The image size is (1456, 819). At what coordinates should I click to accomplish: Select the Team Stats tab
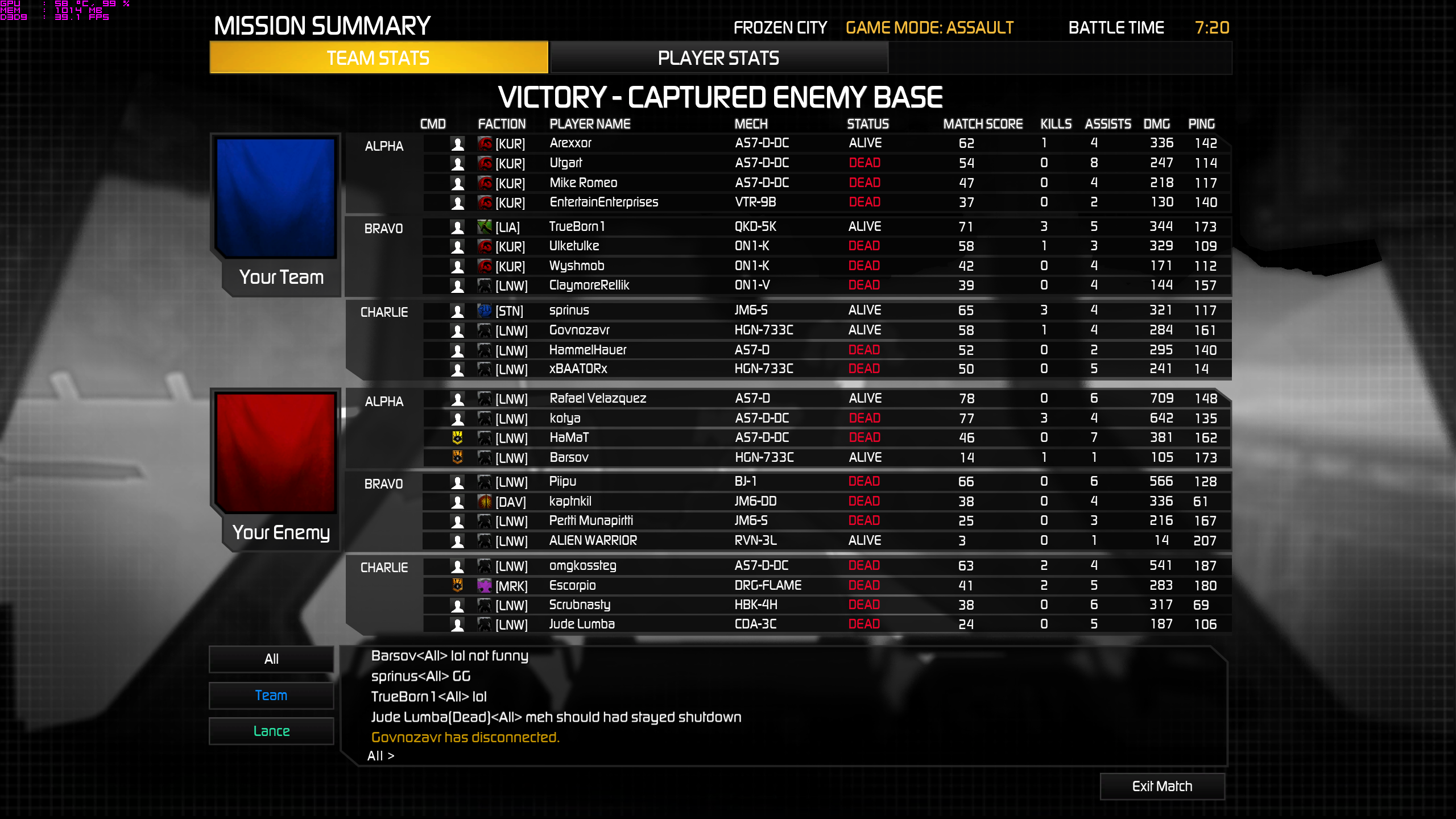tap(378, 58)
